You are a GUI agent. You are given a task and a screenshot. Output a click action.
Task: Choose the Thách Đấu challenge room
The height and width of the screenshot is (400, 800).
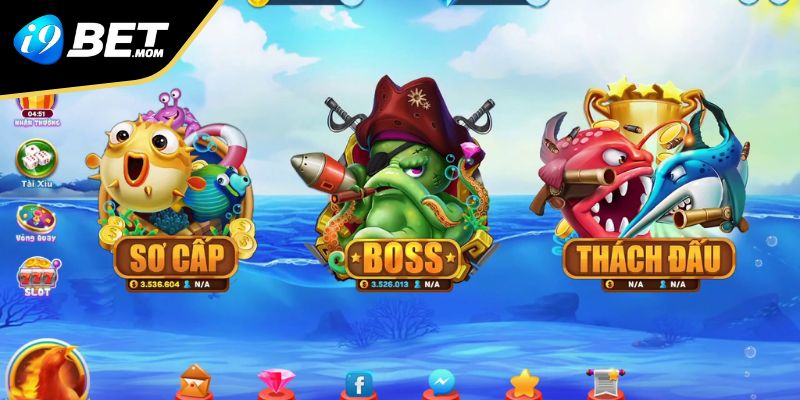click(649, 257)
